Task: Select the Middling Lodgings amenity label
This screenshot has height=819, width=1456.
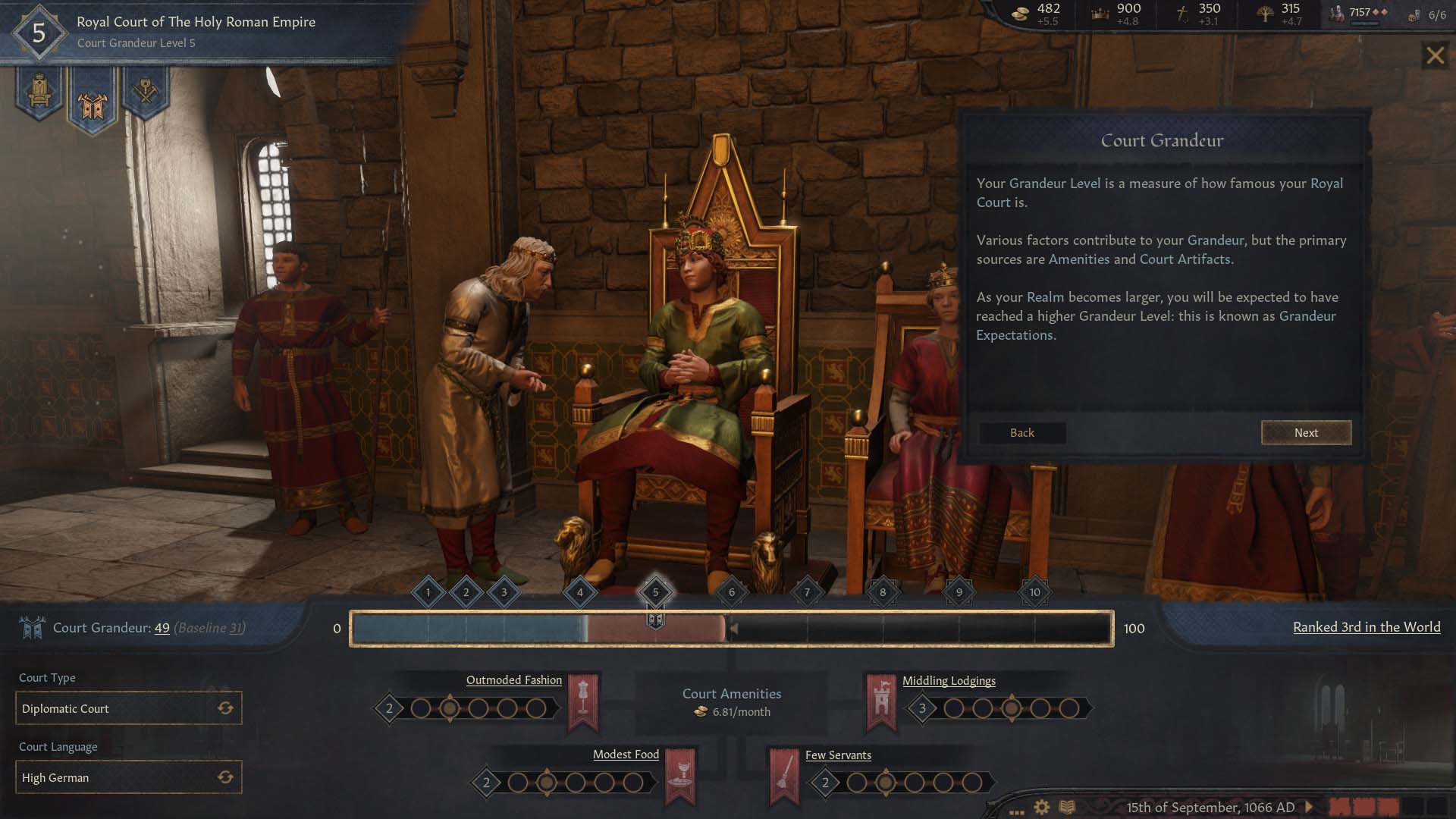Action: point(949,681)
